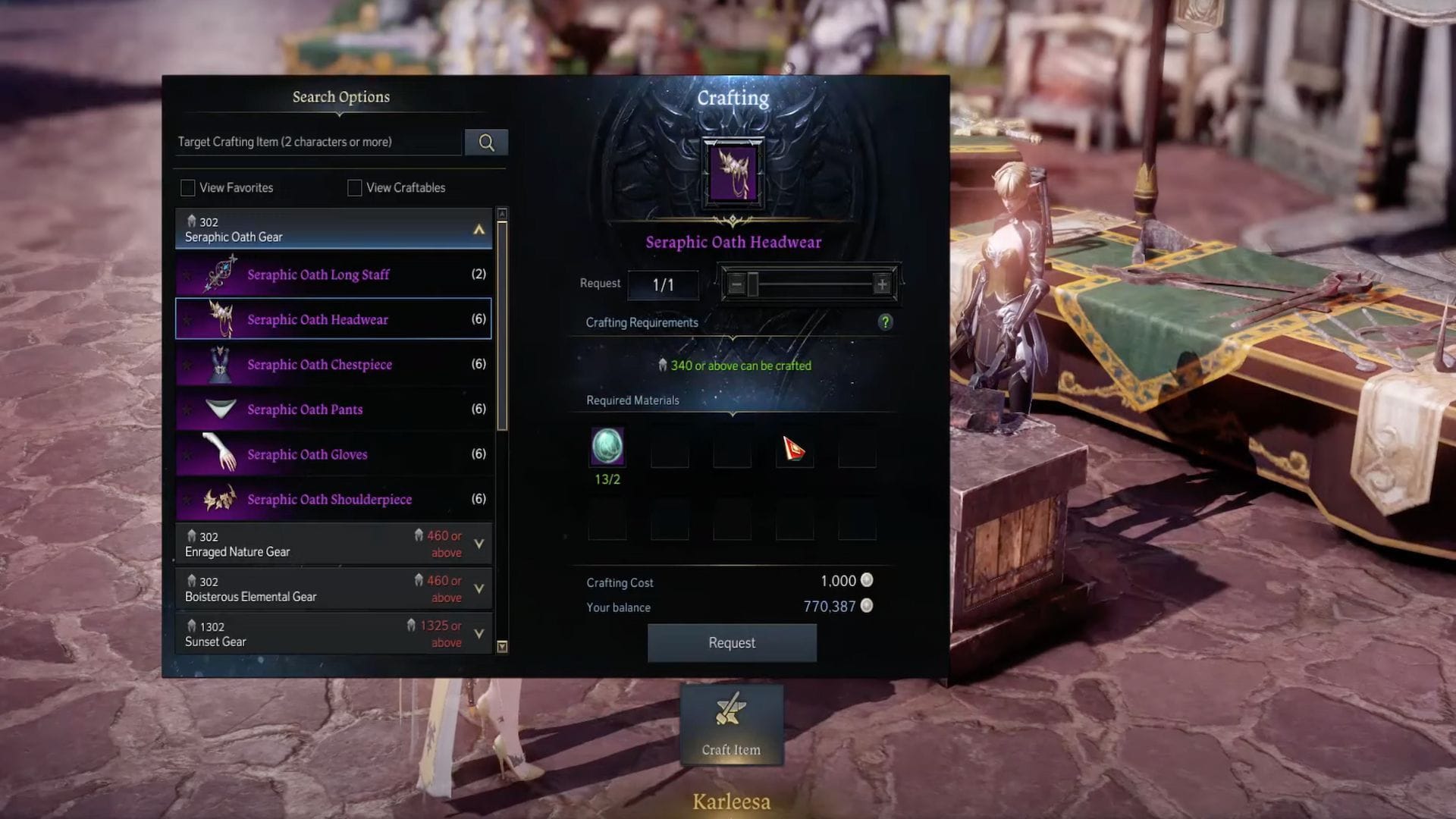This screenshot has width=1456, height=819.
Task: Collapse the Seraphic Oath Gear category
Action: click(479, 229)
